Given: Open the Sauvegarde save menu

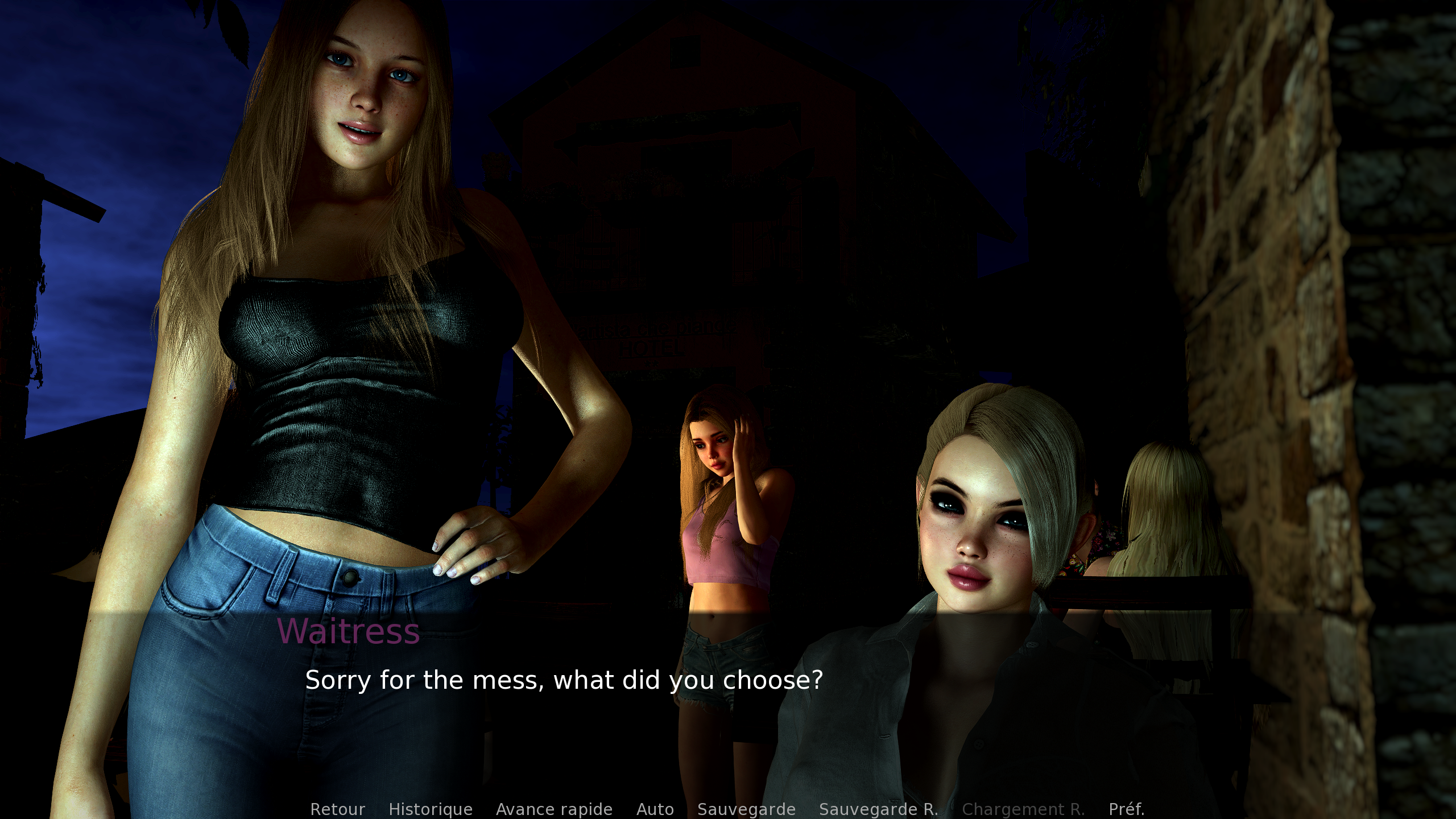Looking at the screenshot, I should 746,809.
